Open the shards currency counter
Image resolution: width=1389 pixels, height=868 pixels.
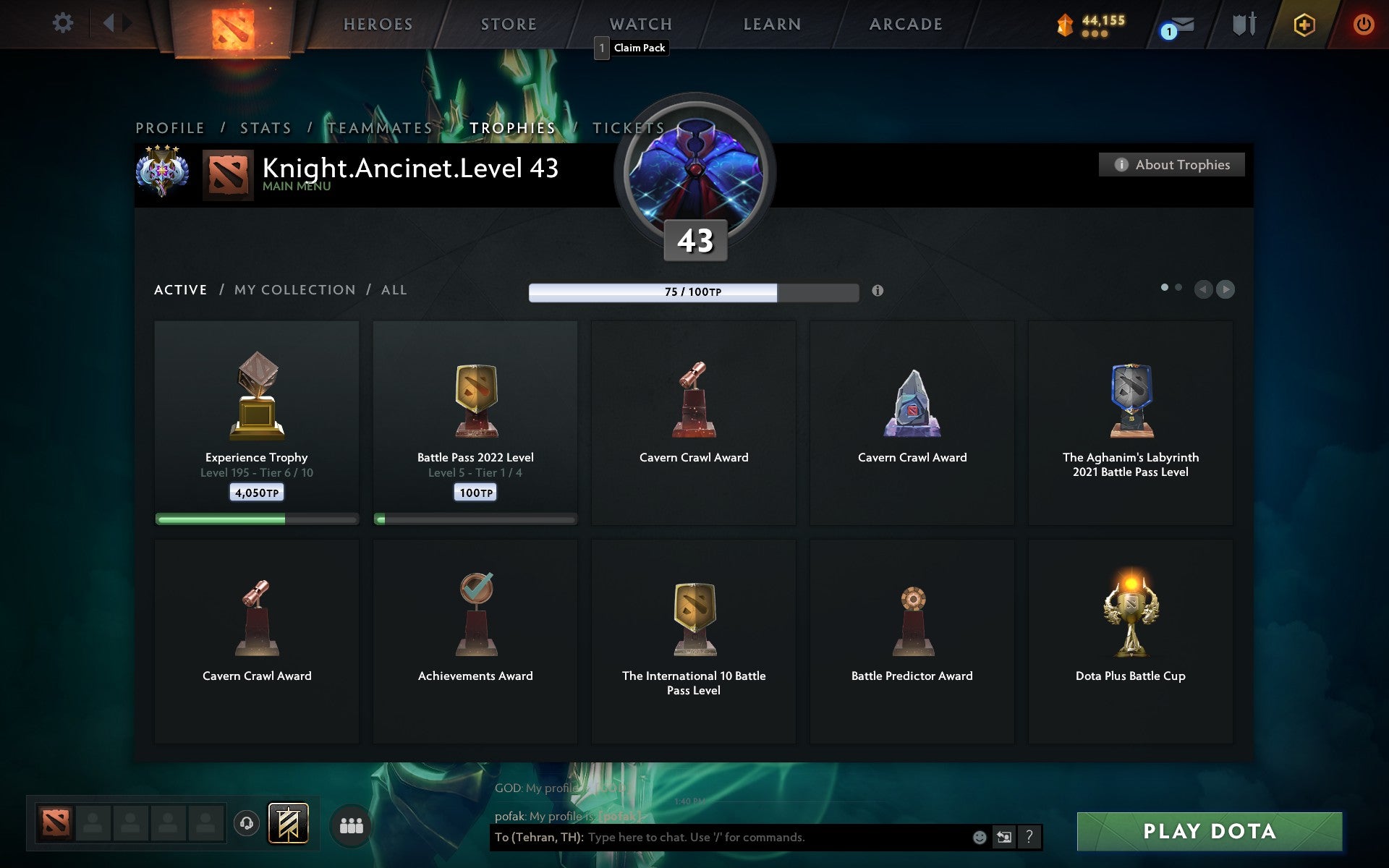click(1089, 22)
